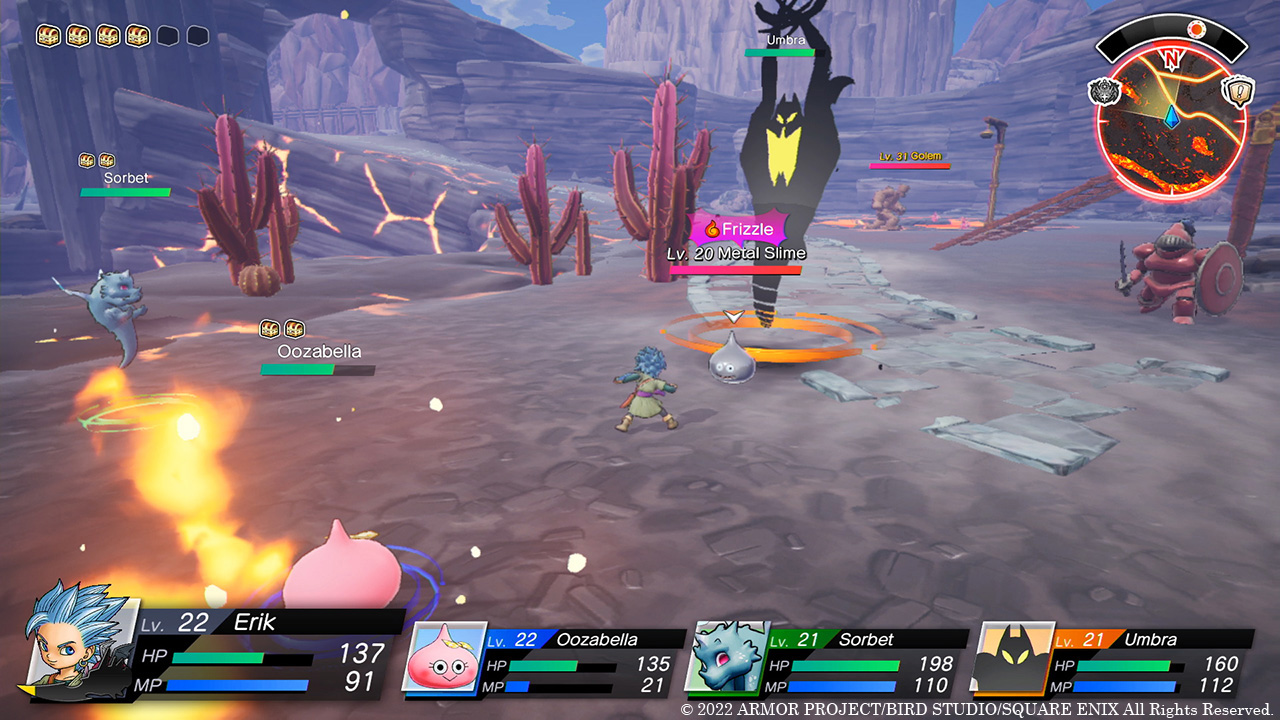The image size is (1280, 720).
Task: Pick Umbra's shadow portrait
Action: (x=1012, y=656)
